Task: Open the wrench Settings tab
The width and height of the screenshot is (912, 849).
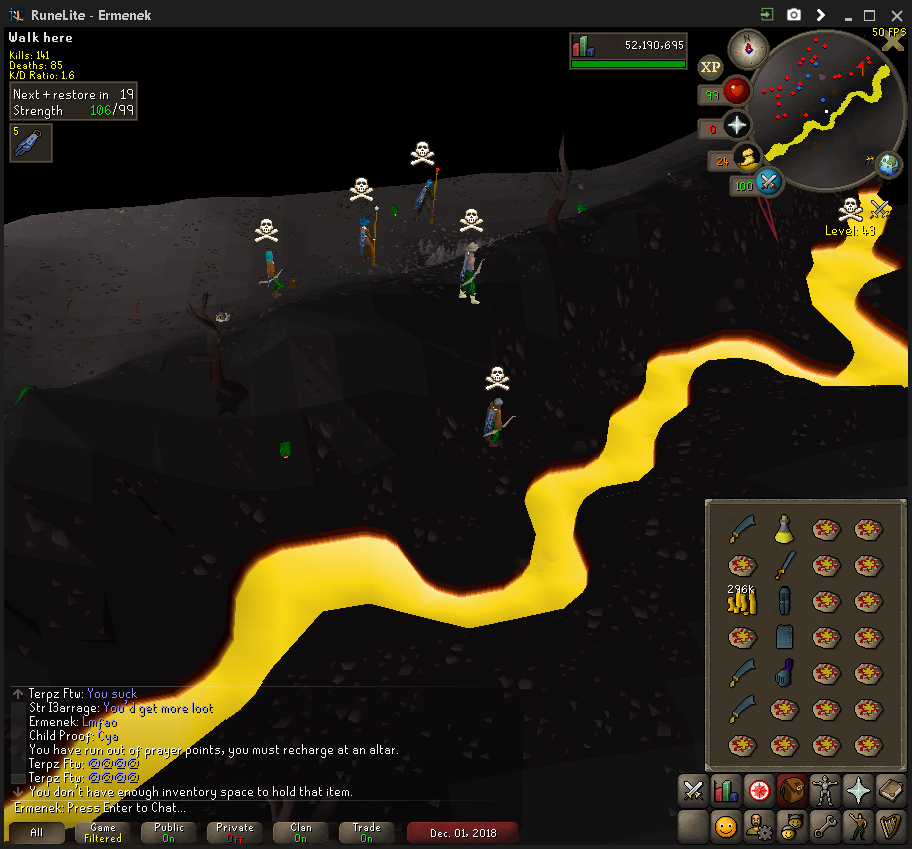Action: point(825,826)
